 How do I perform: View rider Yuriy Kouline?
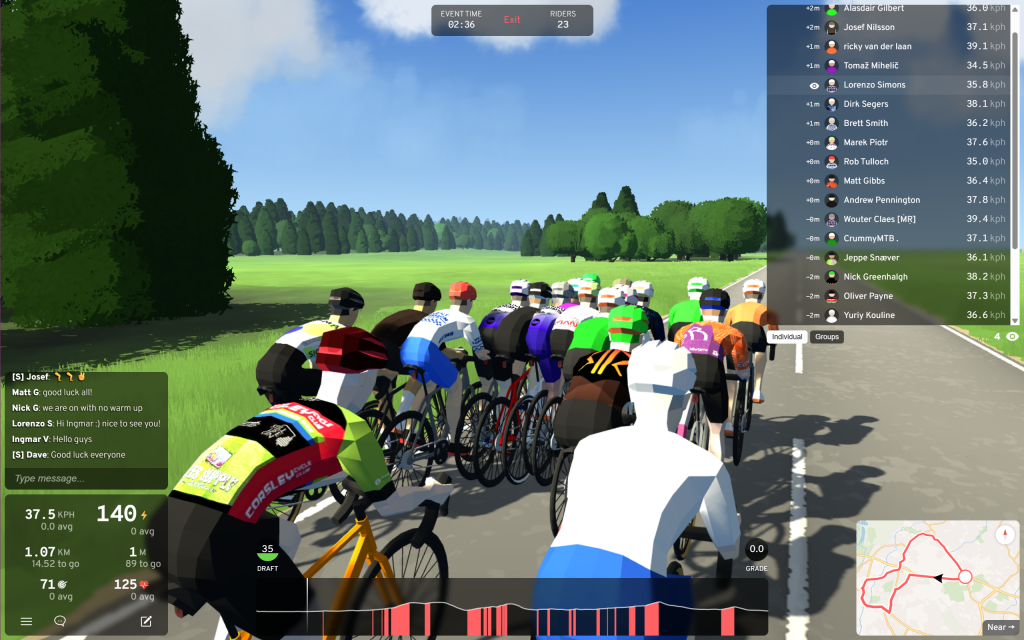point(870,316)
